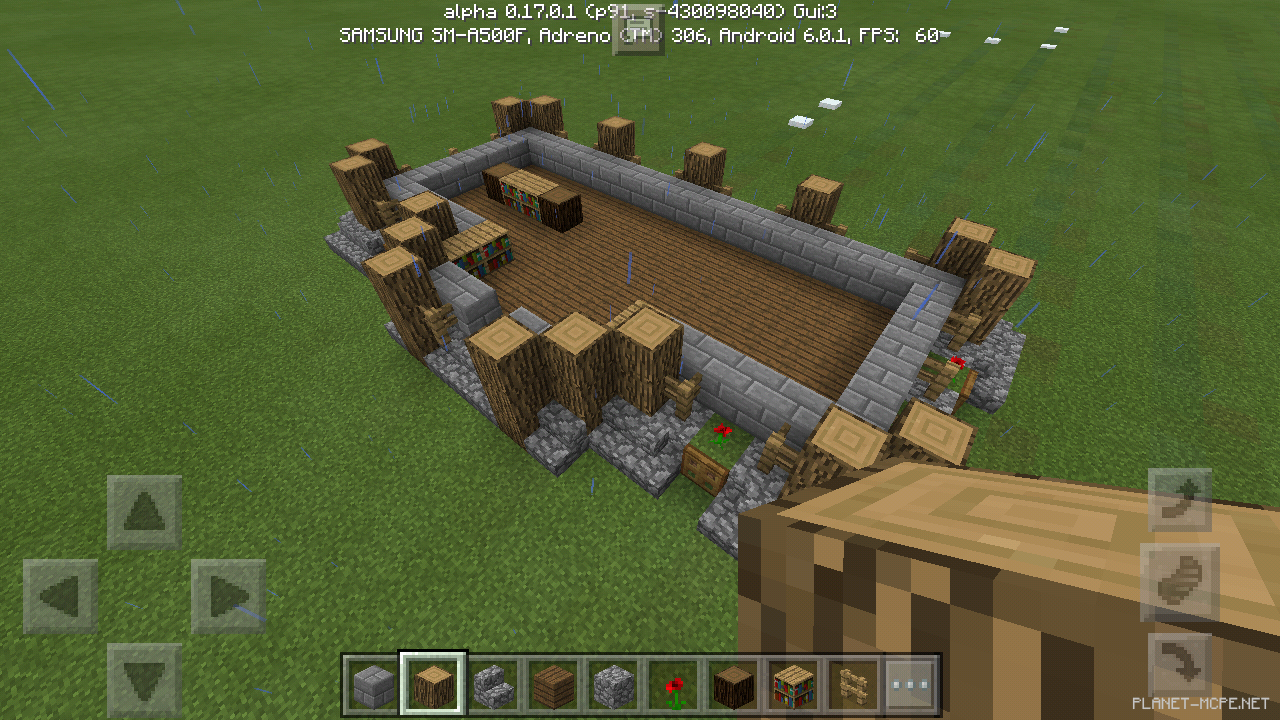Screen dimensions: 1280x720
Task: Open the full inventory via the ellipsis slot
Action: pos(912,682)
